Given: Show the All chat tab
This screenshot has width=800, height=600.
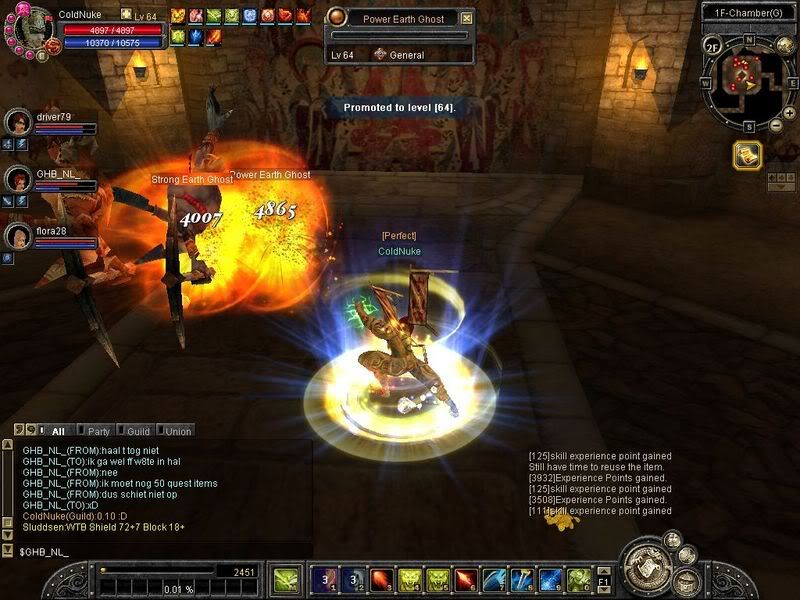Looking at the screenshot, I should [x=57, y=431].
